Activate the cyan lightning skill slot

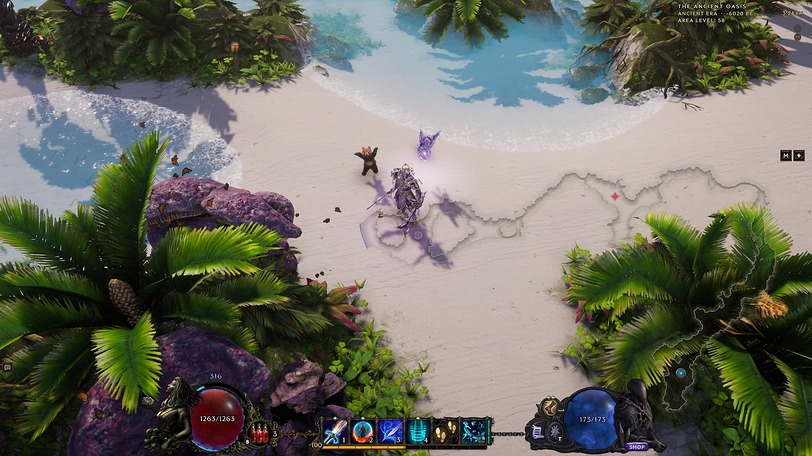(474, 431)
